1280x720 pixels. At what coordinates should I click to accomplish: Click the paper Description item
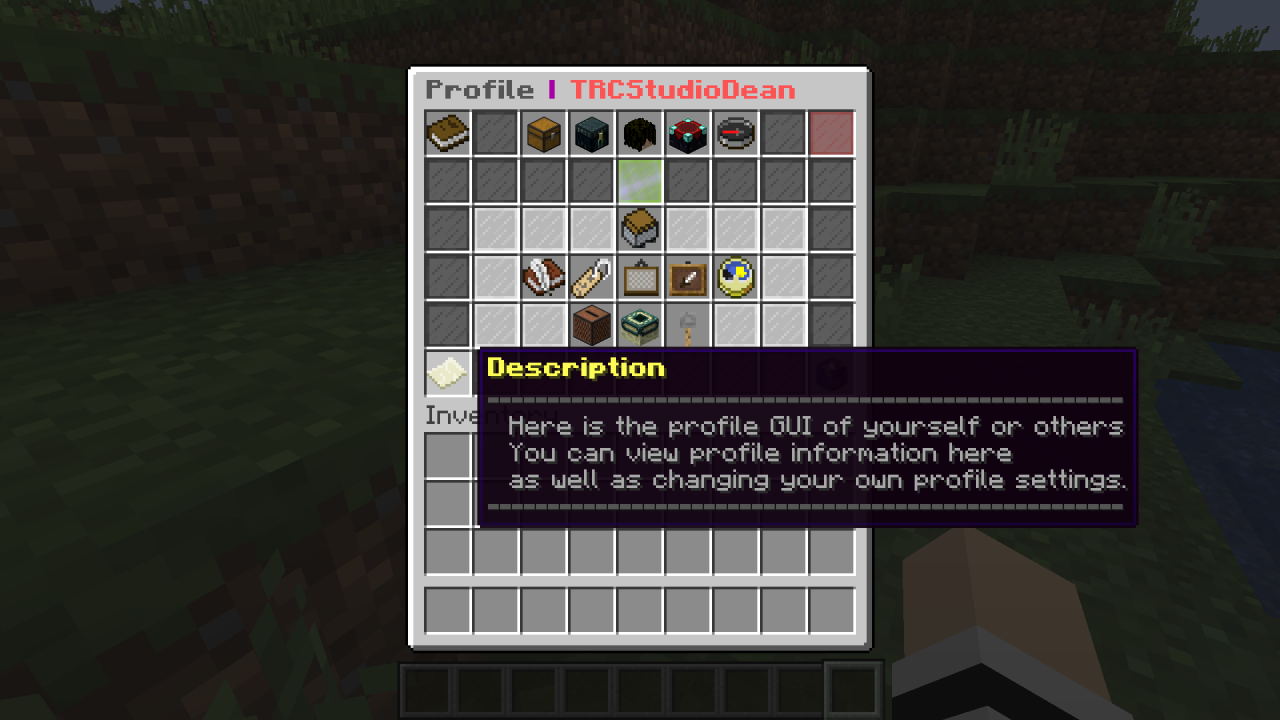coord(447,373)
